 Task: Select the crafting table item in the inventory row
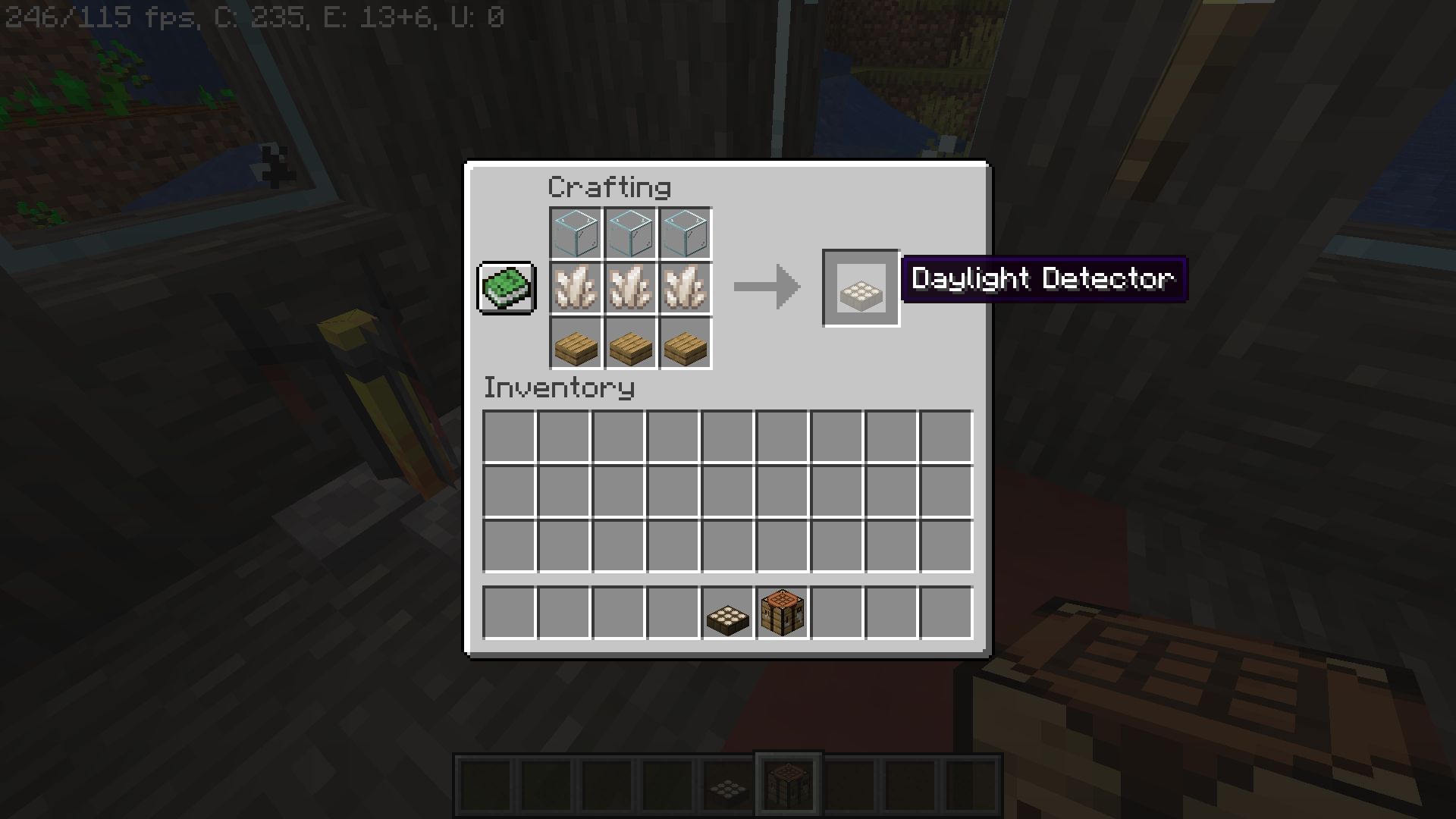(x=783, y=613)
